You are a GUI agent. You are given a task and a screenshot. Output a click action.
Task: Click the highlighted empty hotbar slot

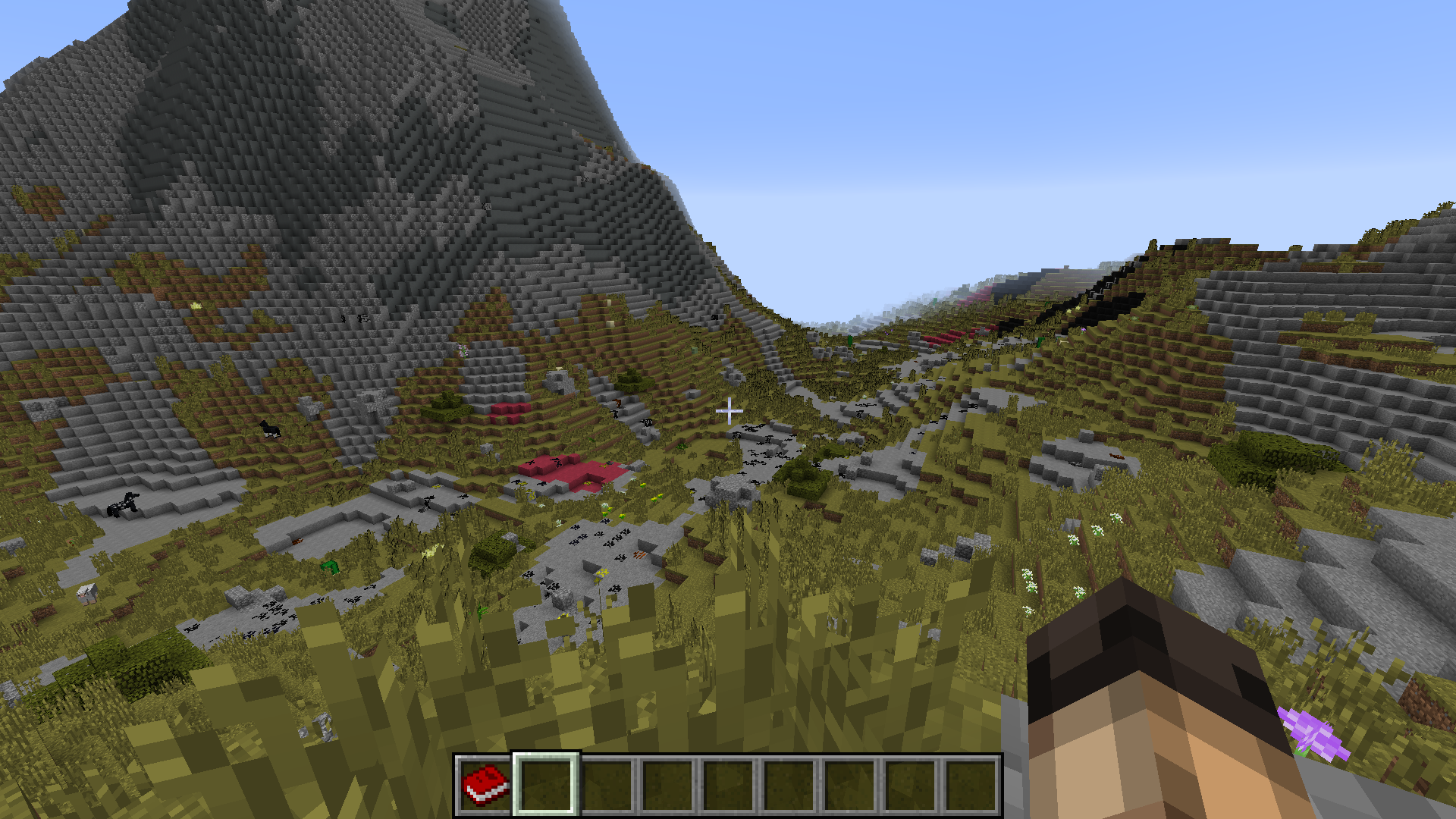[546, 785]
